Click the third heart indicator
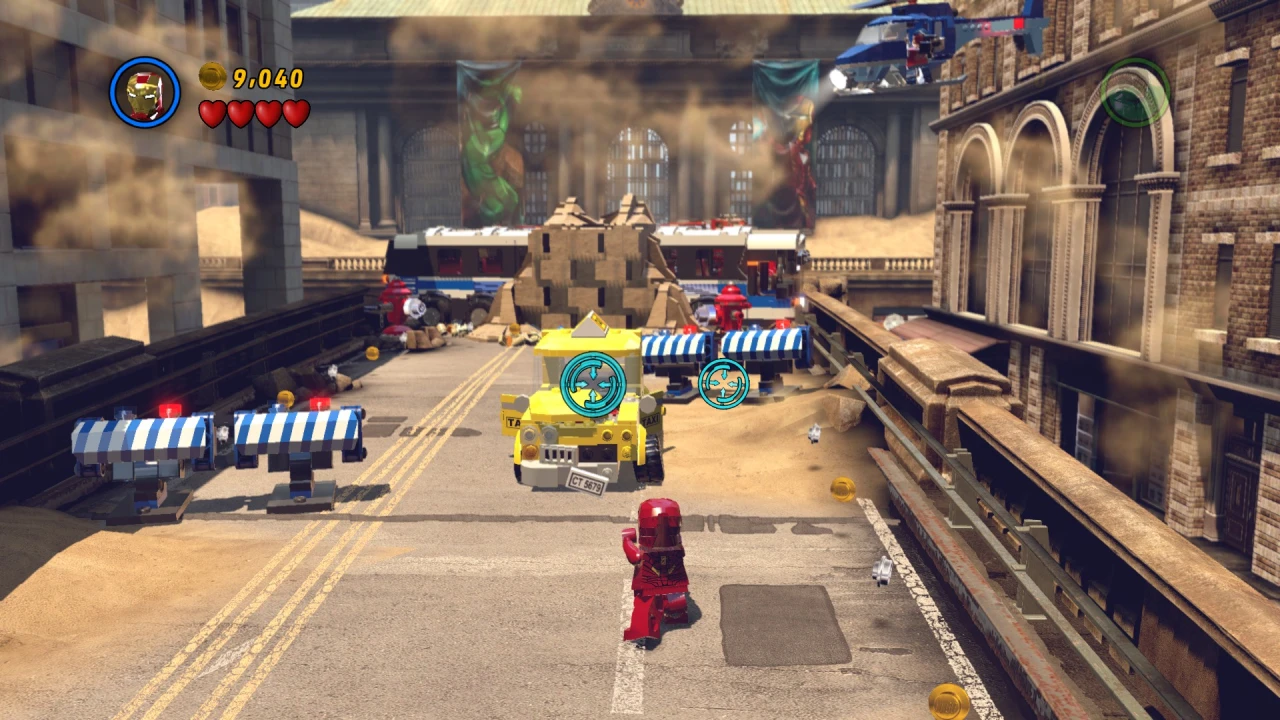The width and height of the screenshot is (1280, 720). (x=266, y=114)
